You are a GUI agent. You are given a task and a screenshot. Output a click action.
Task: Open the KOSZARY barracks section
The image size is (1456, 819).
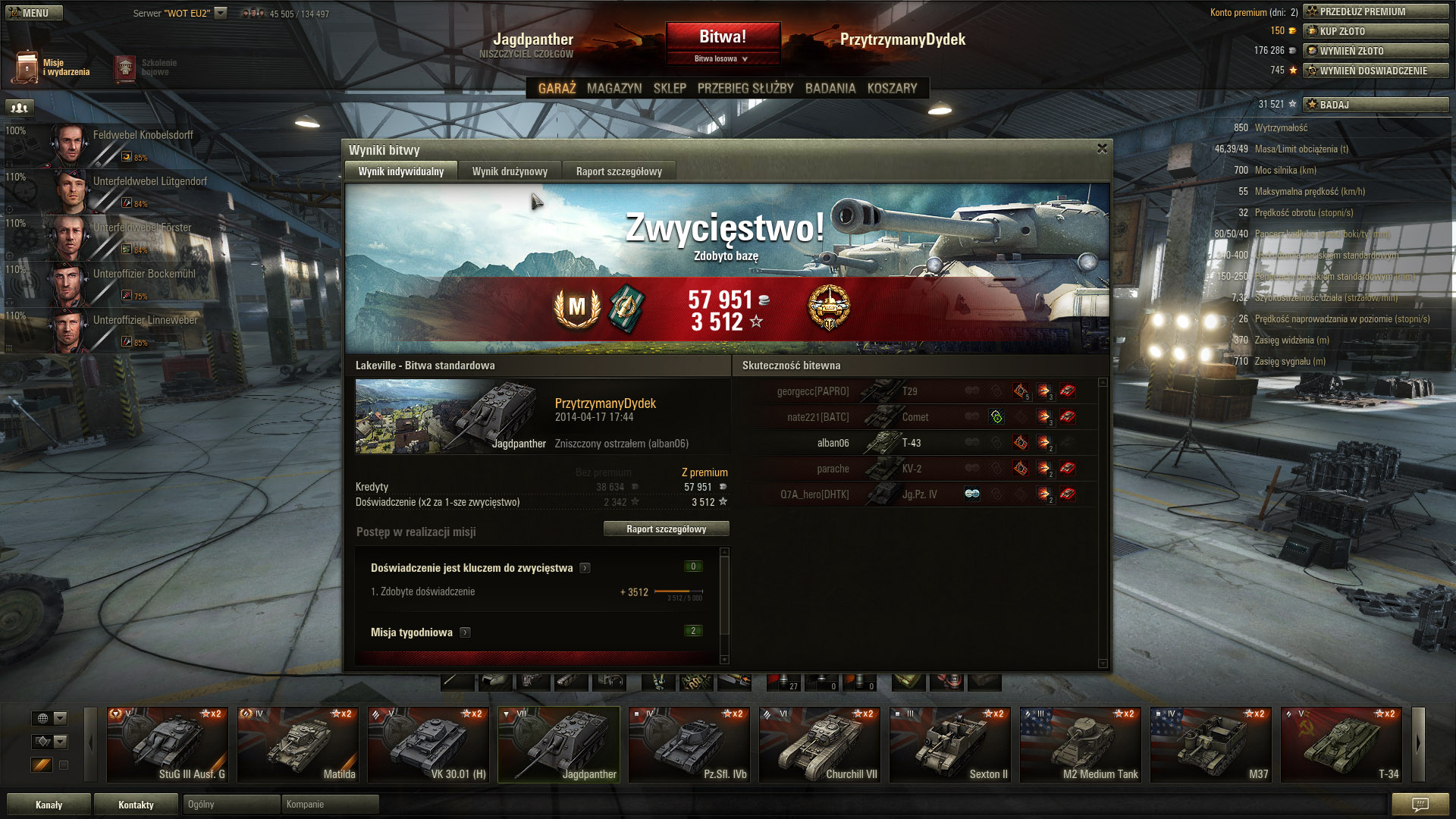892,88
